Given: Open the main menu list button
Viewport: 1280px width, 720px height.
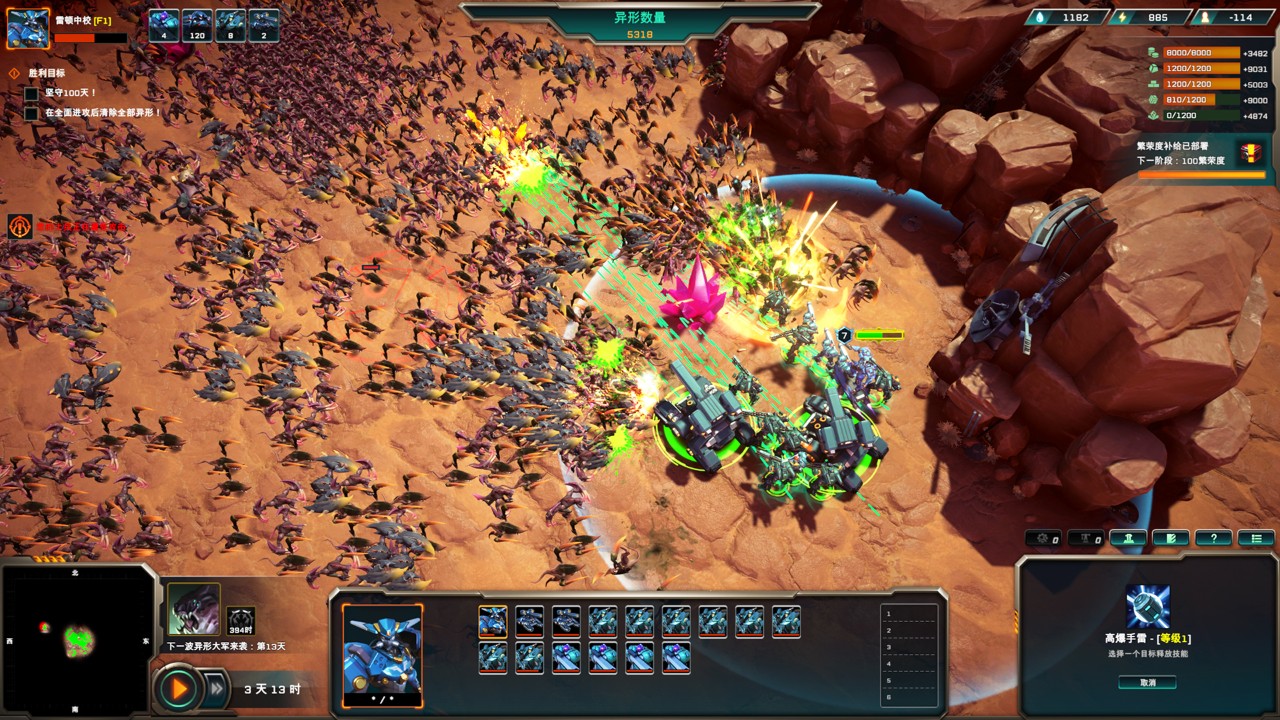Looking at the screenshot, I should point(1256,538).
